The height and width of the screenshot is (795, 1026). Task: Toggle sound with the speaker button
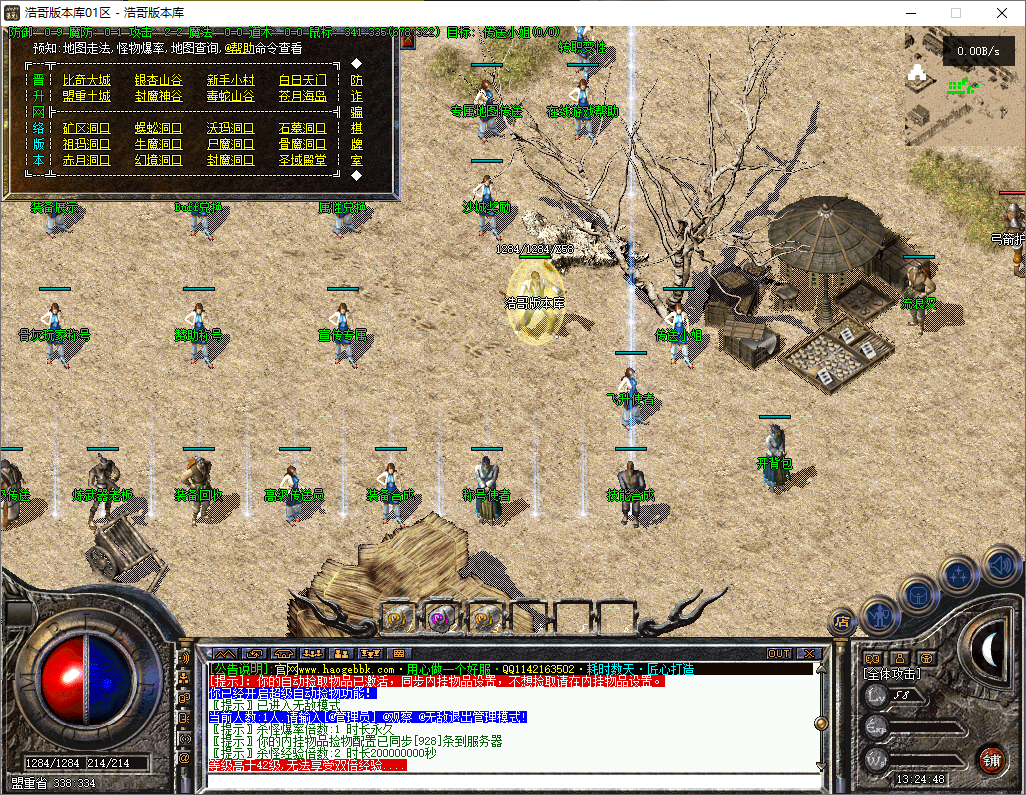click(x=999, y=565)
